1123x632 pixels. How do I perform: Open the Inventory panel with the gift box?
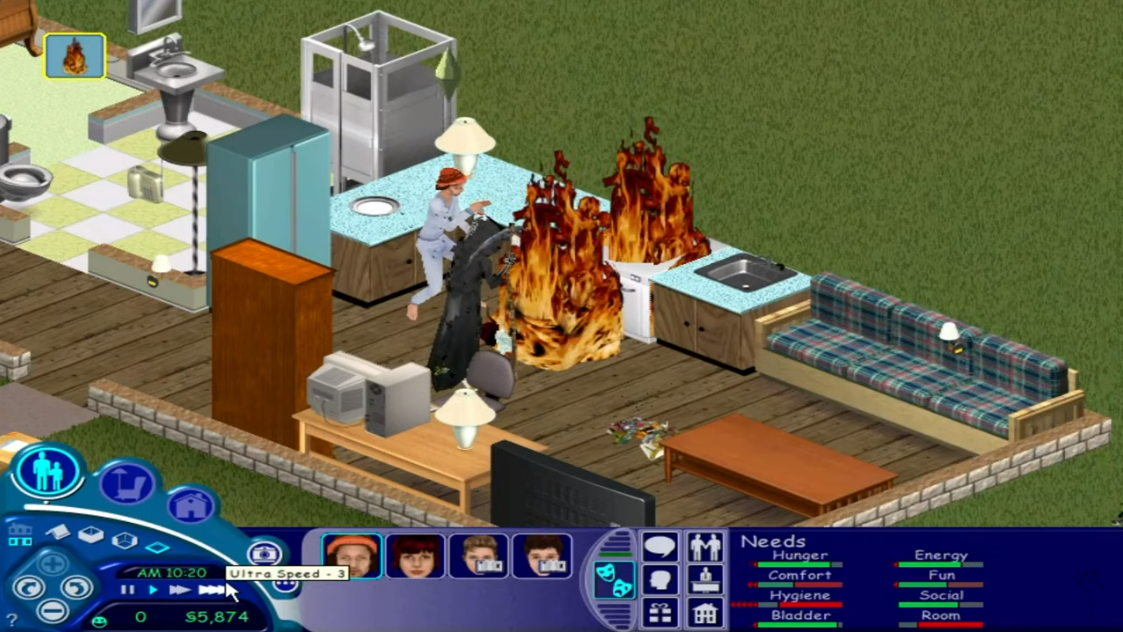tap(660, 612)
